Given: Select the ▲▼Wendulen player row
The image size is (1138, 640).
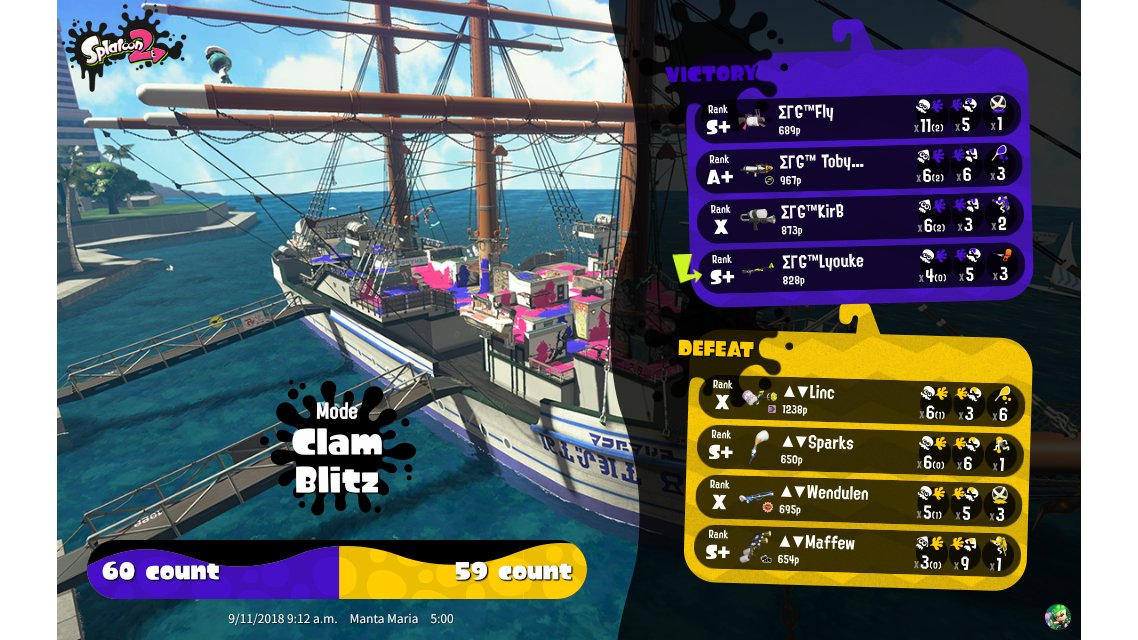Looking at the screenshot, I should pyautogui.click(x=856, y=500).
